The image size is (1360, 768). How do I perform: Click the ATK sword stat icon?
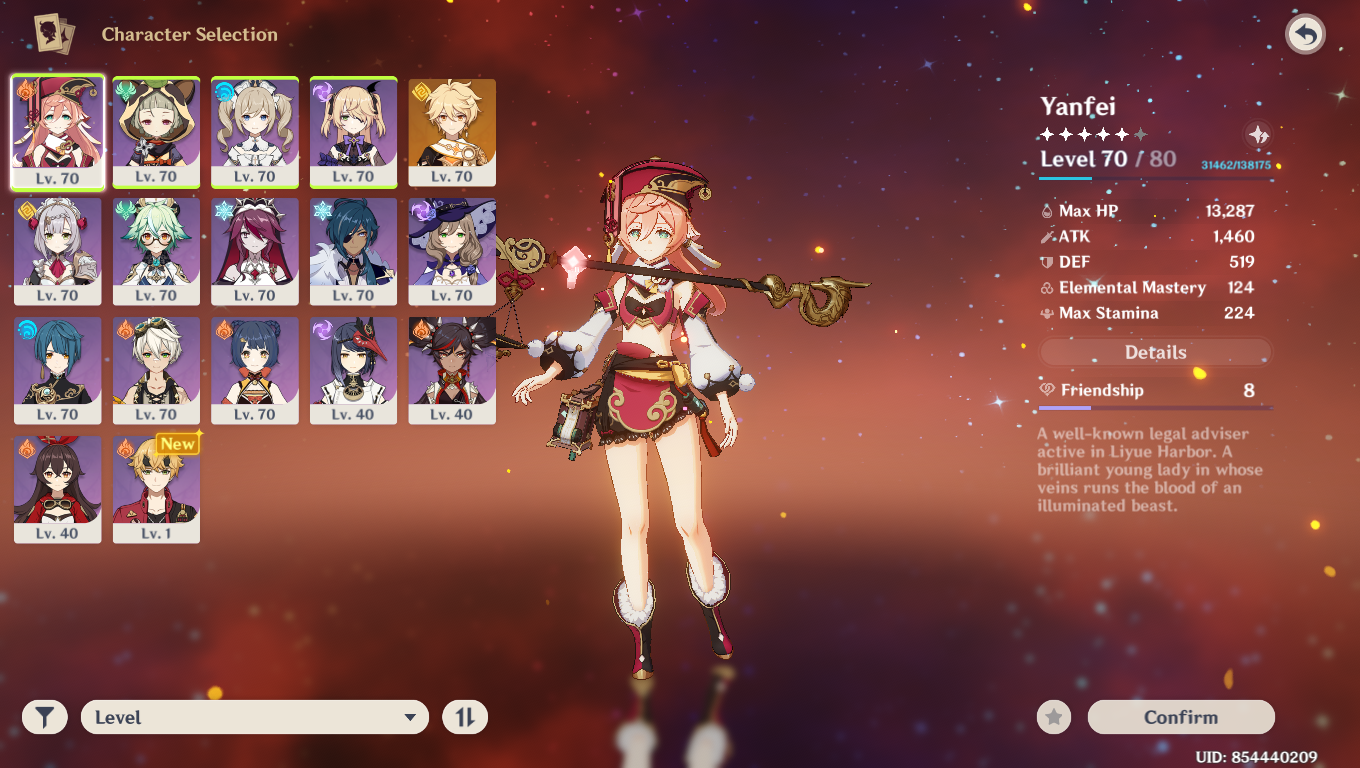(1046, 236)
